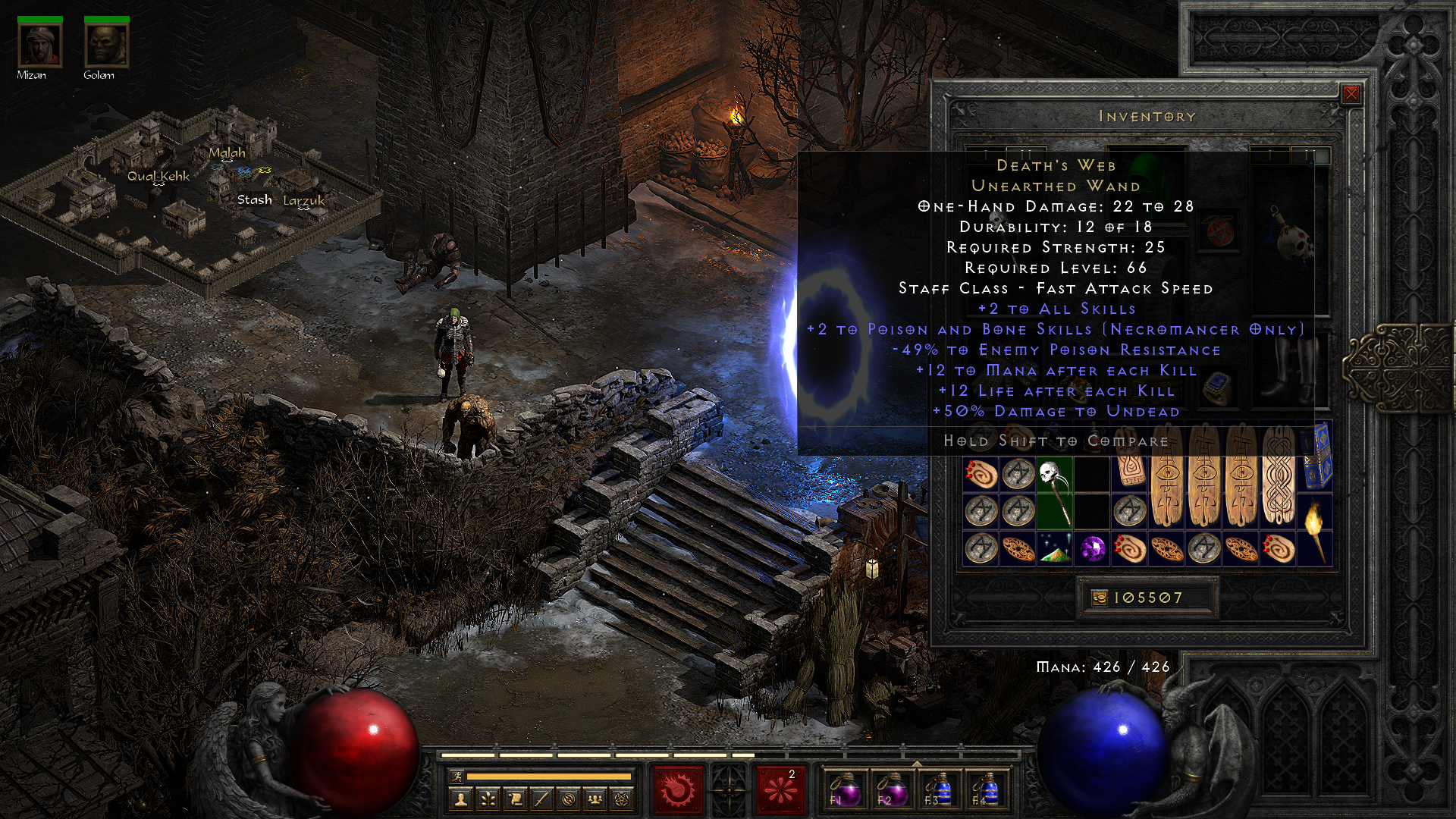This screenshot has height=819, width=1456.
Task: Open the game menu pentagram icon
Action: coord(622,799)
